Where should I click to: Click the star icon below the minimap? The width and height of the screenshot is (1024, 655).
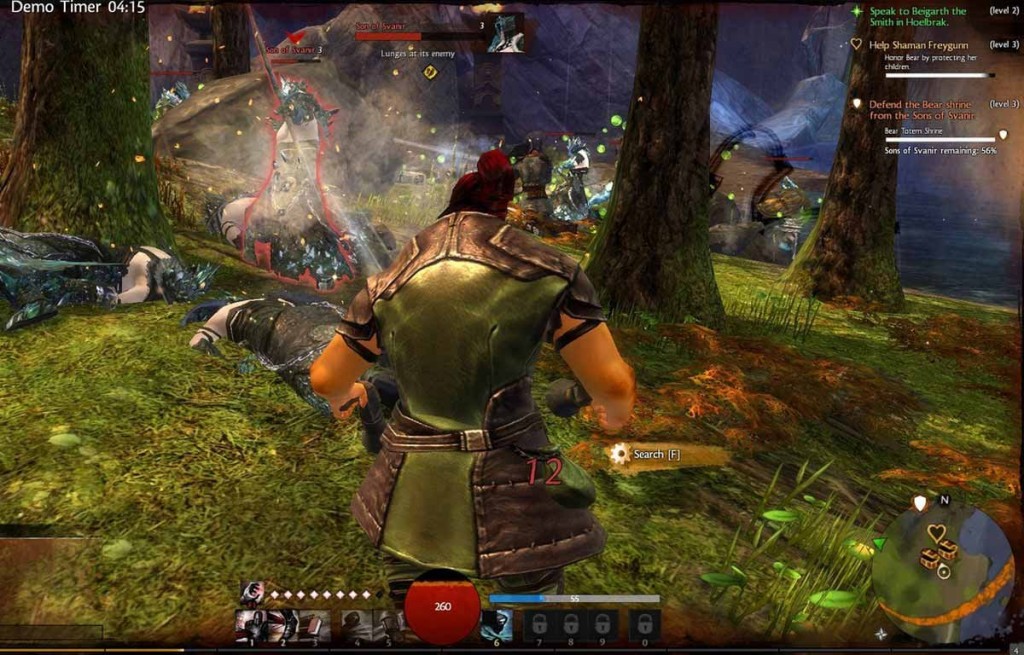point(880,632)
